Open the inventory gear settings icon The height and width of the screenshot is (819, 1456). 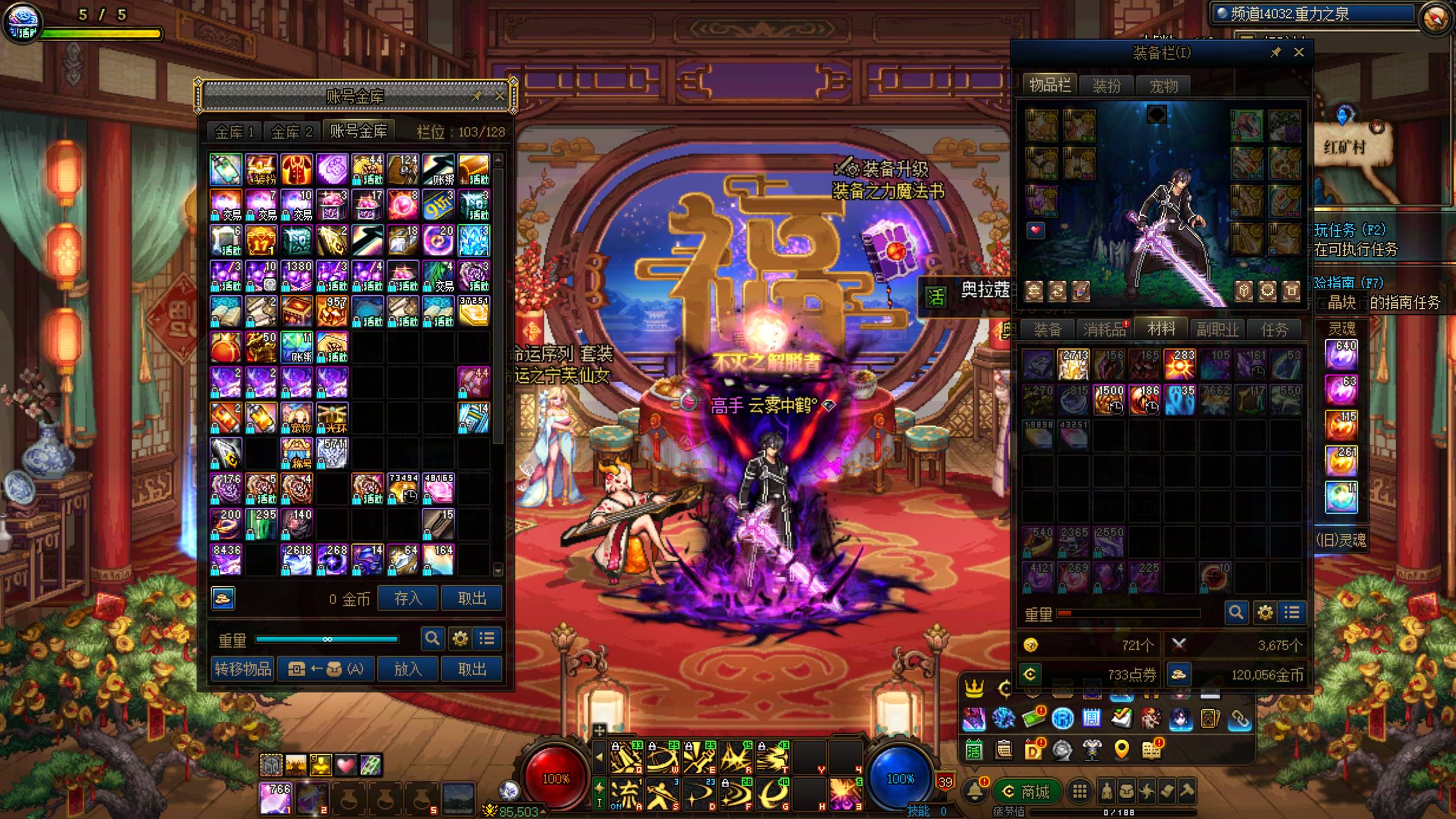(x=1265, y=613)
